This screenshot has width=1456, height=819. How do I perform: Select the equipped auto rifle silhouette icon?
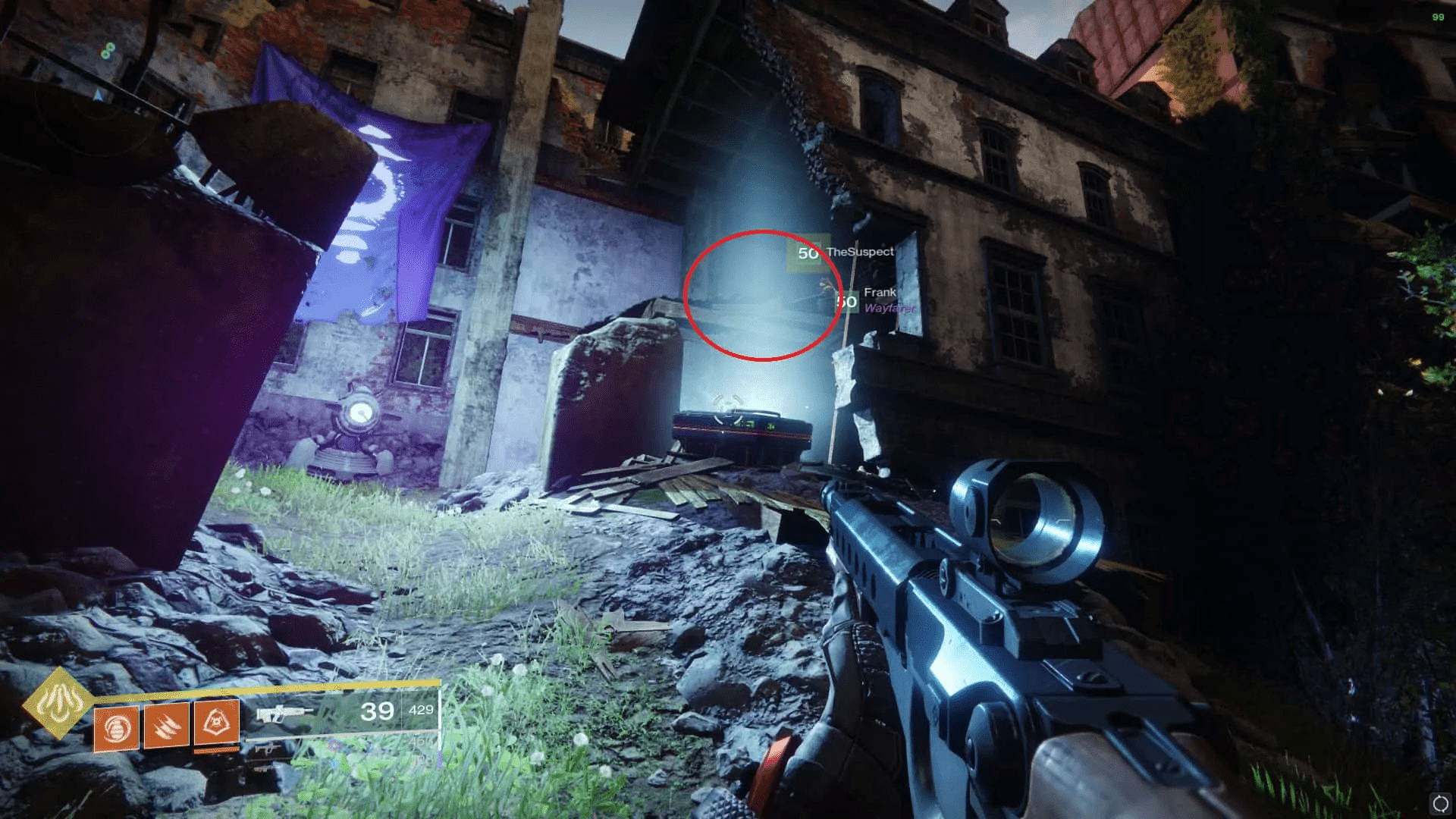click(284, 713)
